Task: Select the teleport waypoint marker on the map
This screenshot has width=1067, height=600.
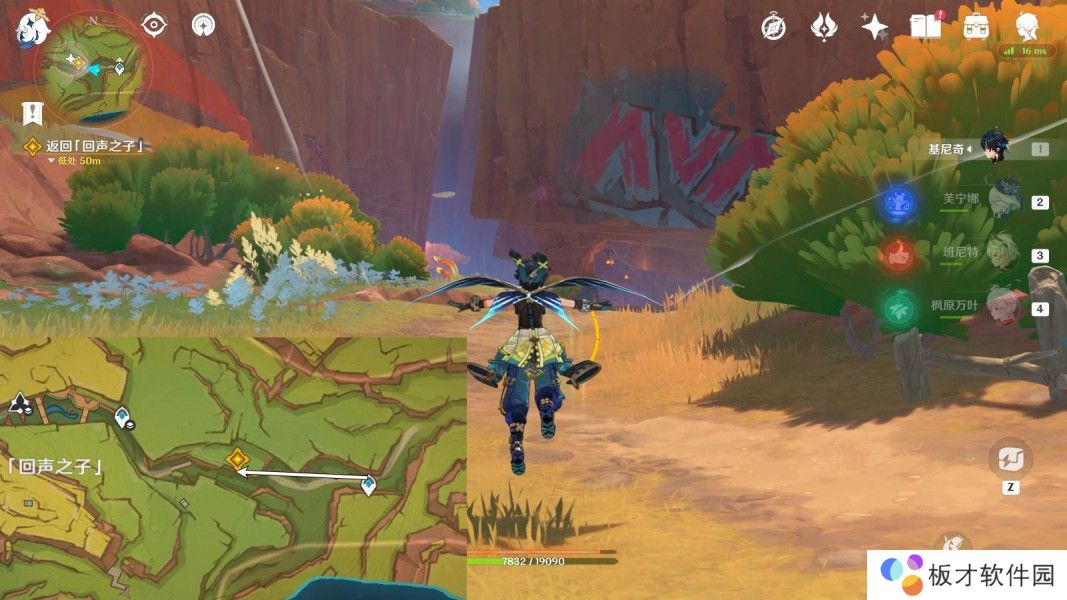Action: [369, 485]
